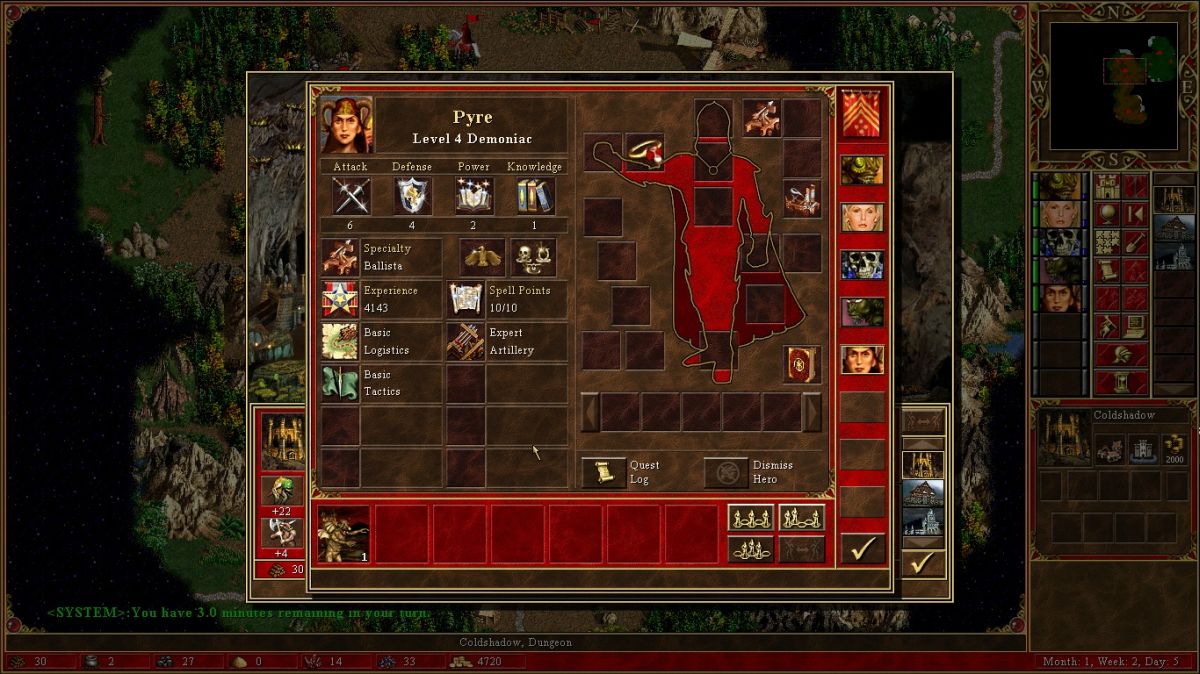
Task: Close hero window with the checkmark button
Action: 862,548
